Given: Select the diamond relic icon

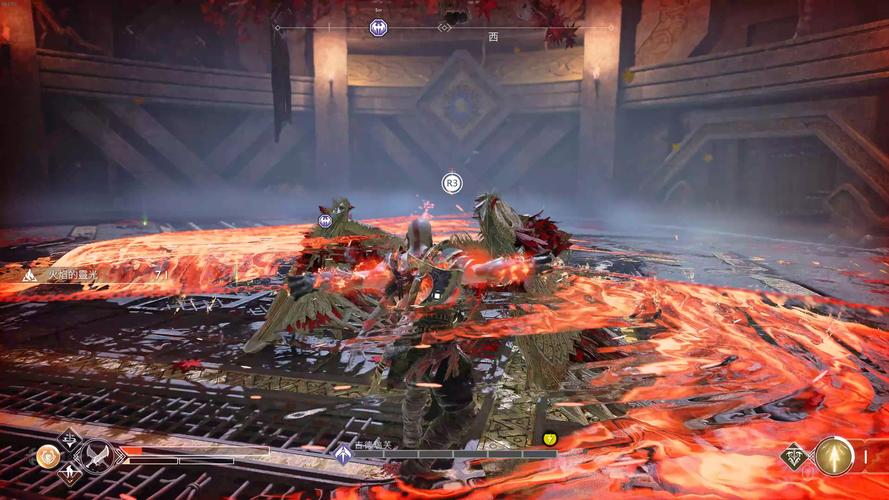Looking at the screenshot, I should 795,457.
